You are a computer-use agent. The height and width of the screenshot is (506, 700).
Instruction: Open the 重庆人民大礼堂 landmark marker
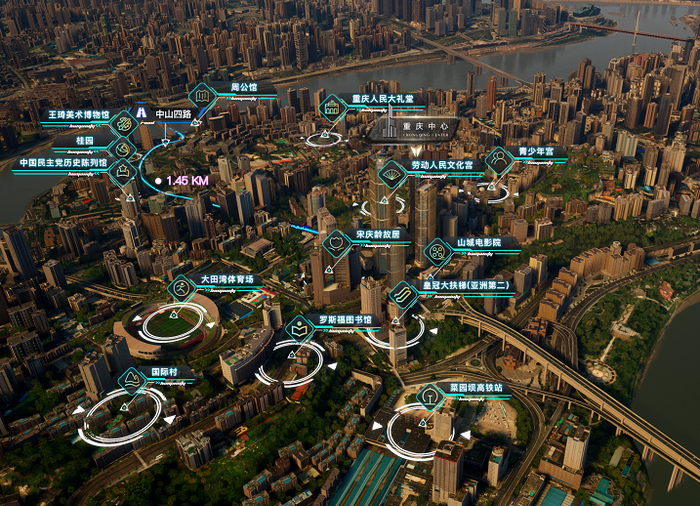(x=332, y=107)
